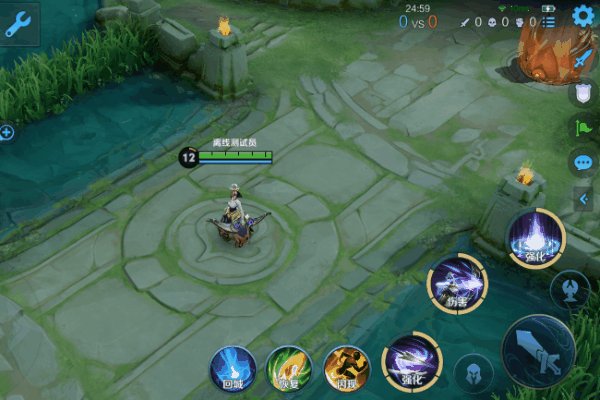The height and width of the screenshot is (400, 600).
Task: Cast the Flash (闪现) summoner spell
Action: click(x=347, y=366)
